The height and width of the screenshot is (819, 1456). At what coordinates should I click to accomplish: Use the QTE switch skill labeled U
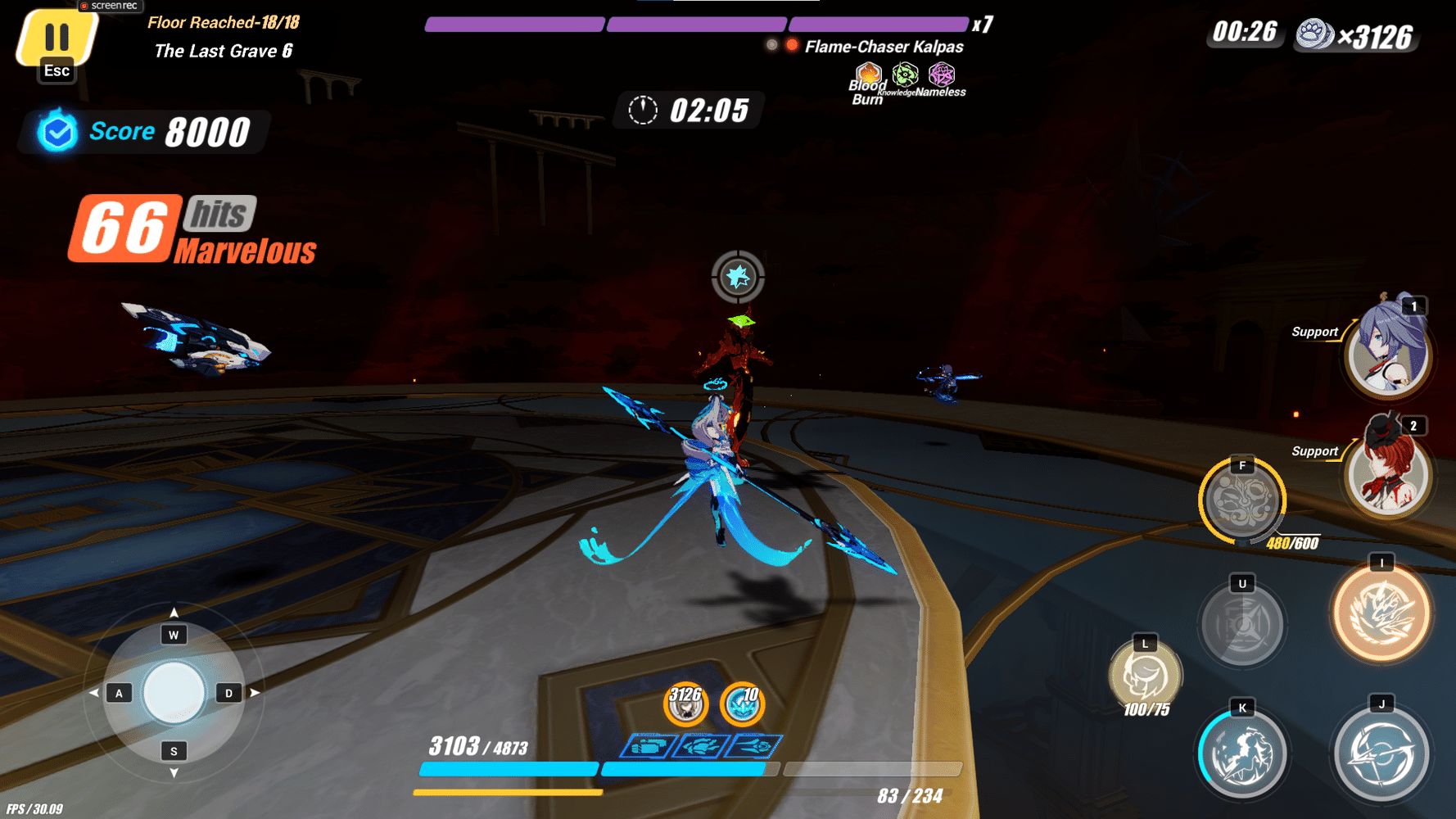click(x=1241, y=624)
